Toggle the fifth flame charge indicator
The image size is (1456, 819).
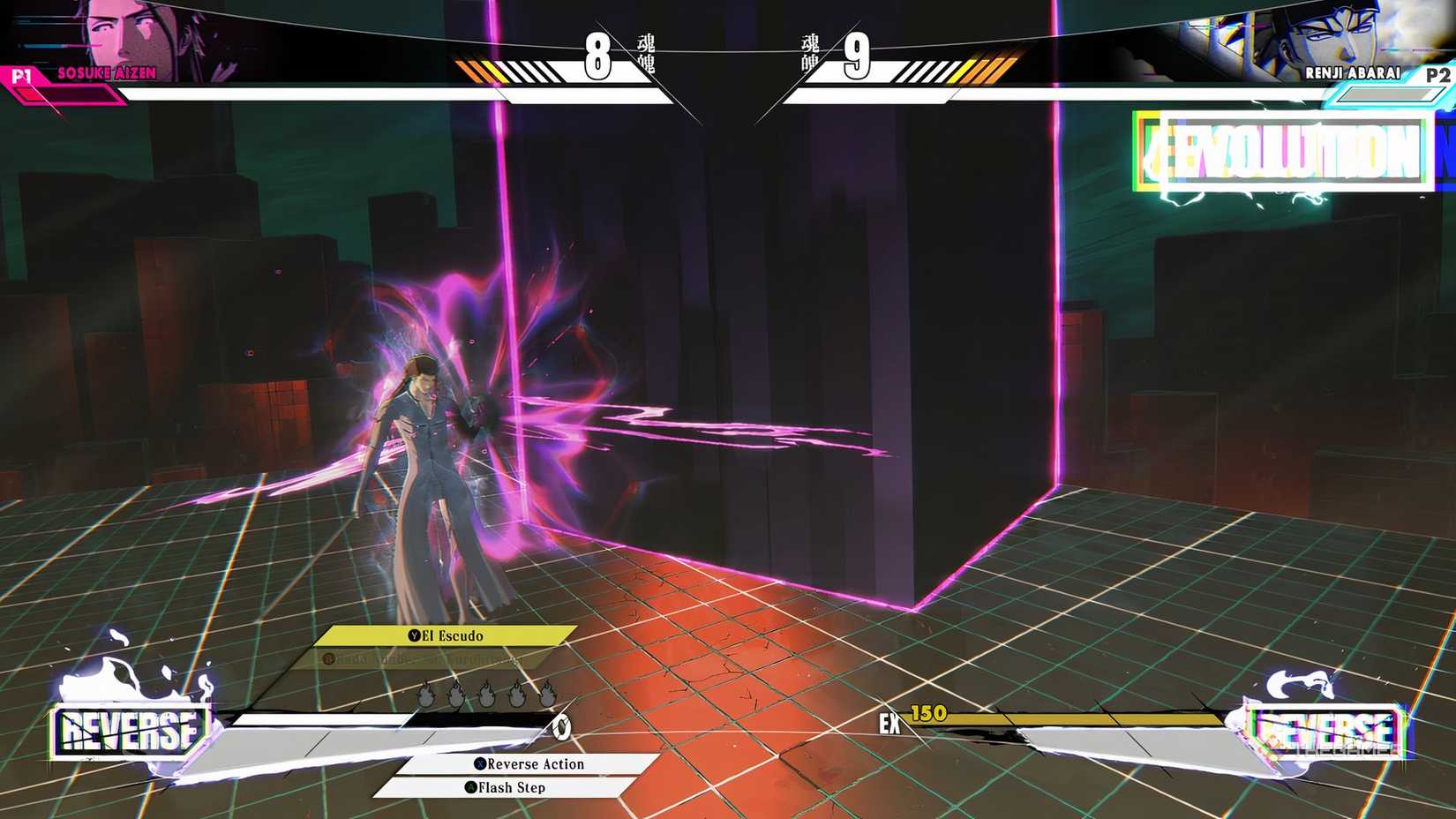pyautogui.click(x=545, y=694)
